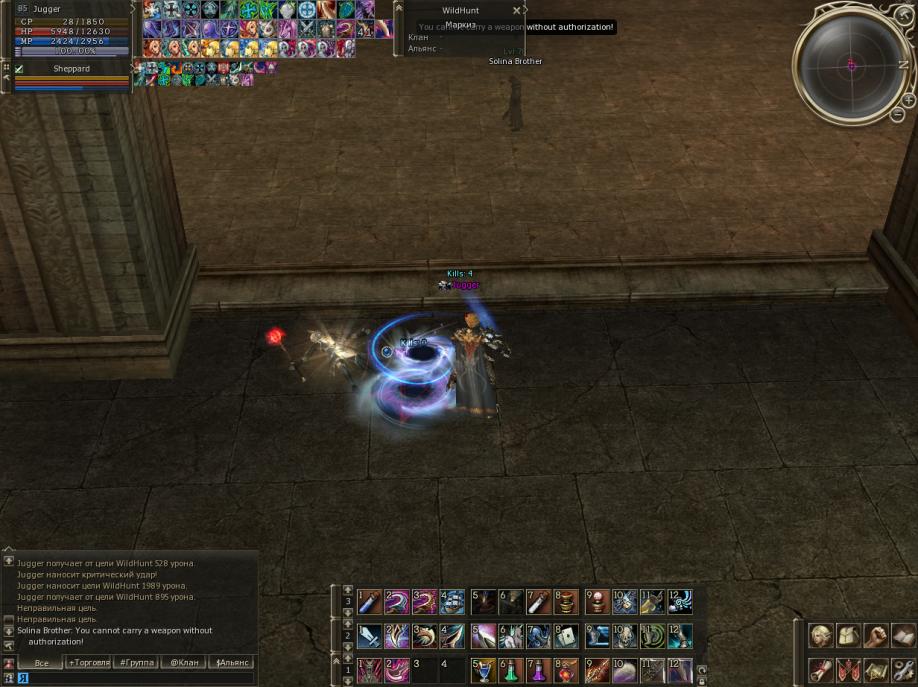918x687 pixels.
Task: Select the #Группа chat tab
Action: [x=135, y=662]
